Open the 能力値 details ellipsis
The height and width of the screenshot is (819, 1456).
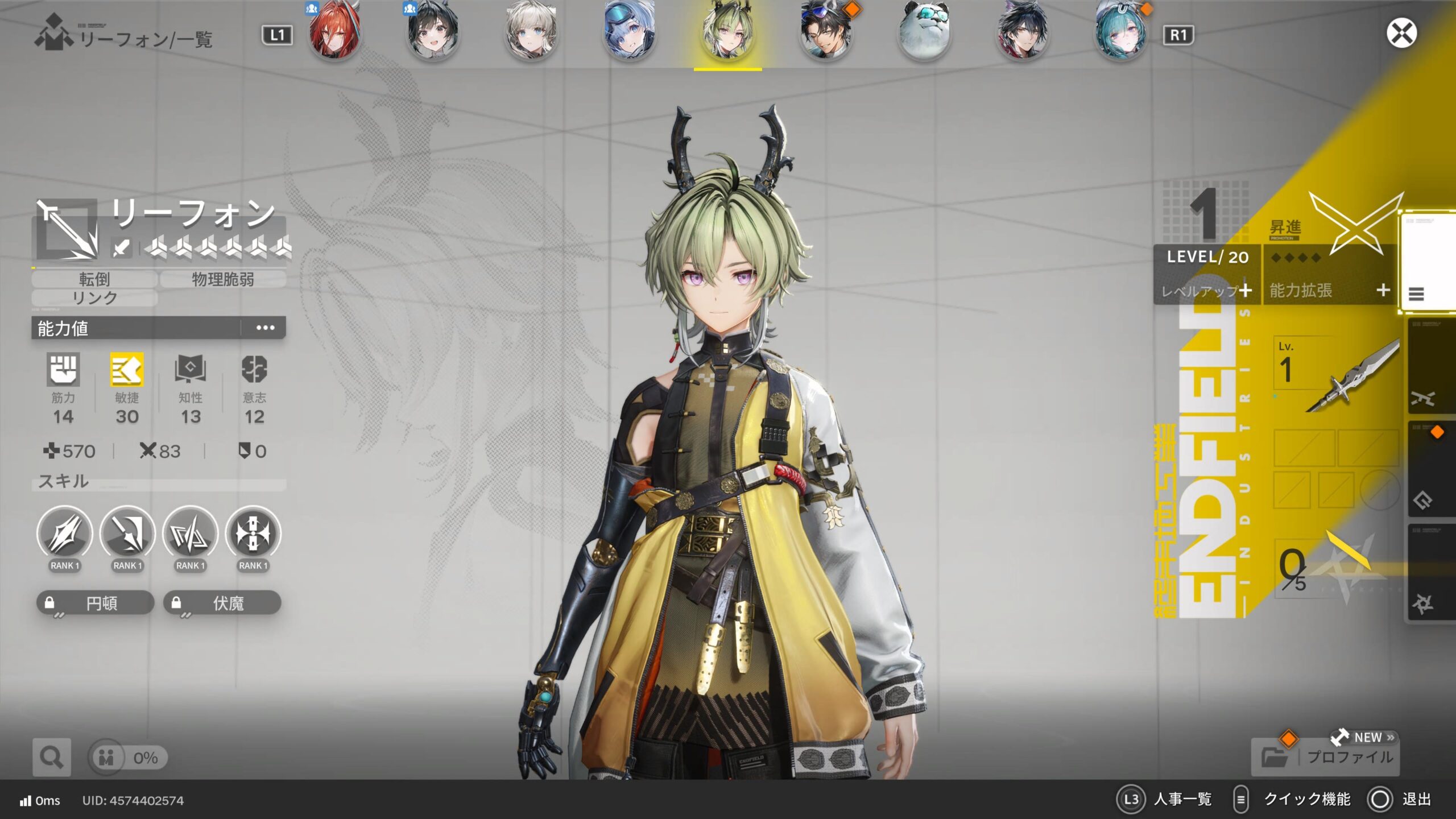265,328
